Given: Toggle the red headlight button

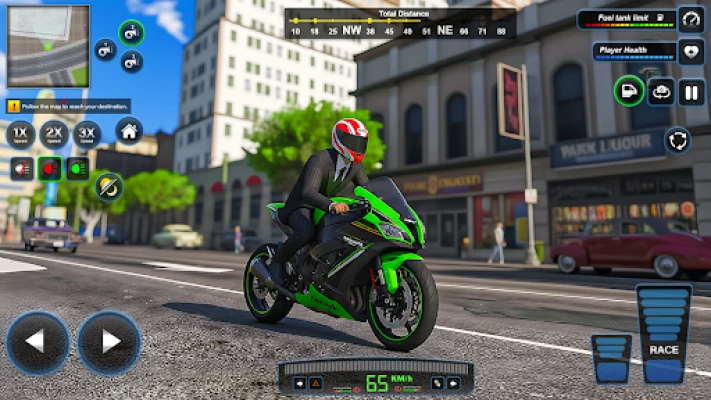Looking at the screenshot, I should click(49, 168).
